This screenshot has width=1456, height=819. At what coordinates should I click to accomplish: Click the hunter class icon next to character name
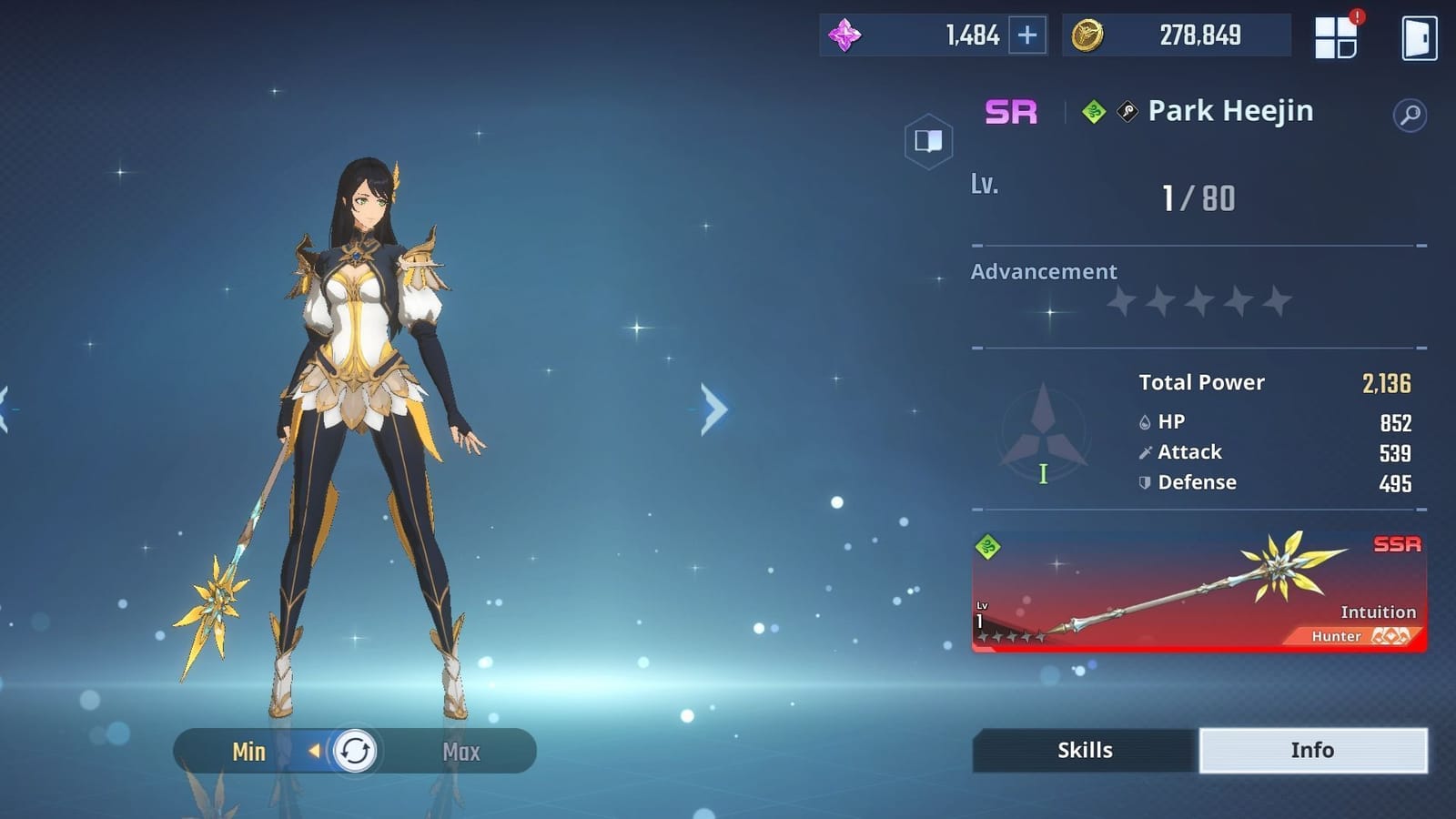tap(1126, 111)
